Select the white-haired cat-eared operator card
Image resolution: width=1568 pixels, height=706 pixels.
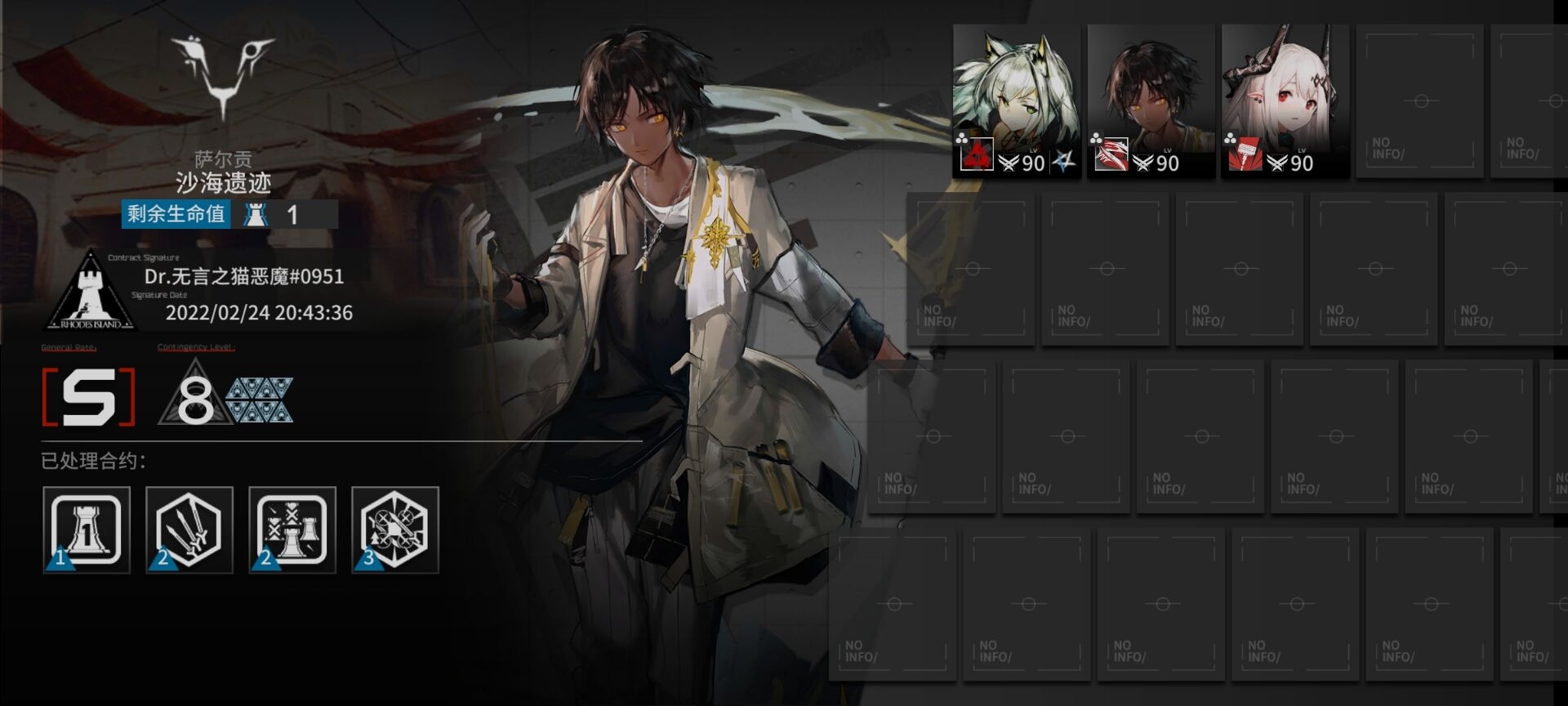coord(1017,100)
